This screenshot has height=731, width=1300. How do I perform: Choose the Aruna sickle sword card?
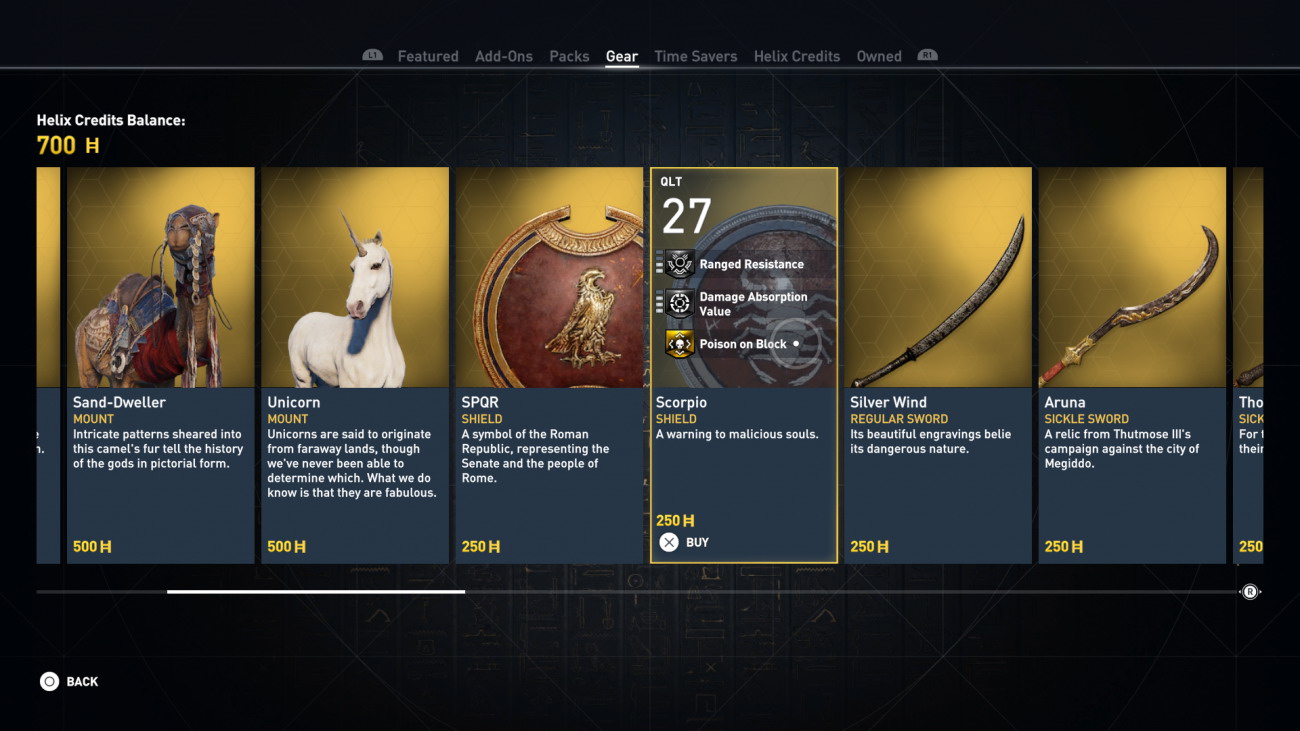pos(1131,365)
